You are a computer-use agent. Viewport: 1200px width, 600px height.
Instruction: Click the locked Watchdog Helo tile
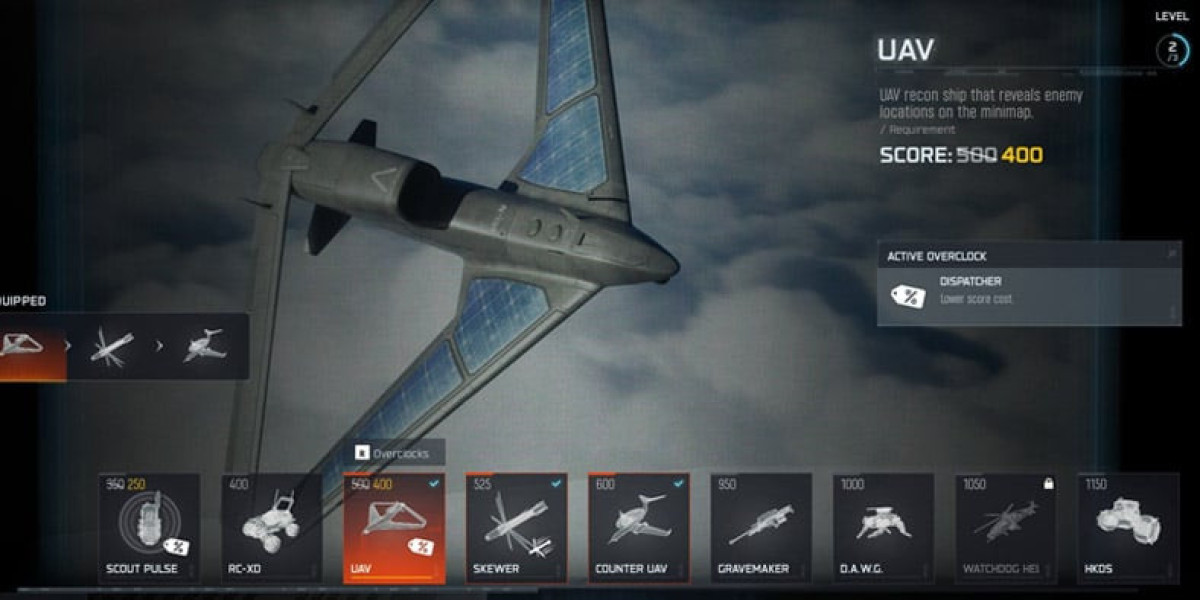(x=1005, y=528)
